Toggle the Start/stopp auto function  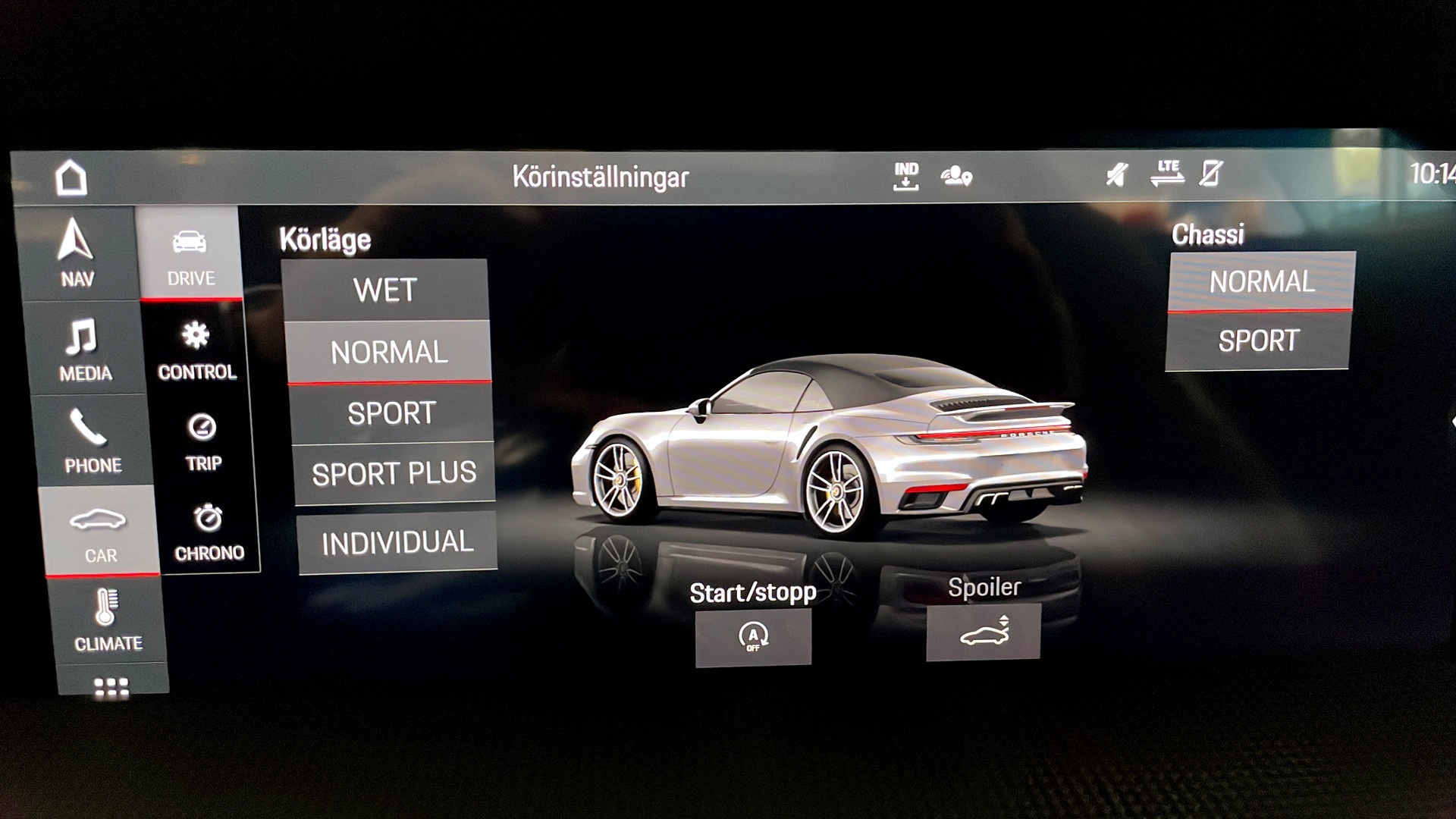coord(753,637)
